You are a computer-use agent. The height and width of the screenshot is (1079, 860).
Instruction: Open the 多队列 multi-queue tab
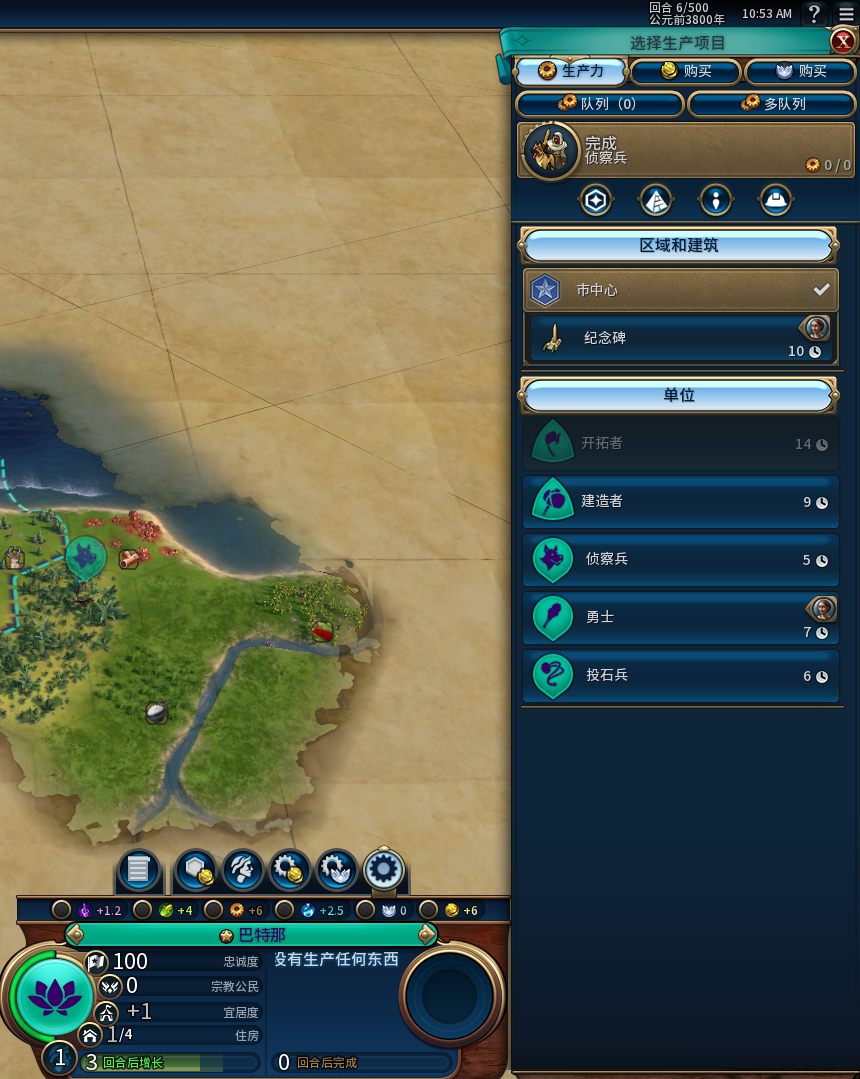772,104
